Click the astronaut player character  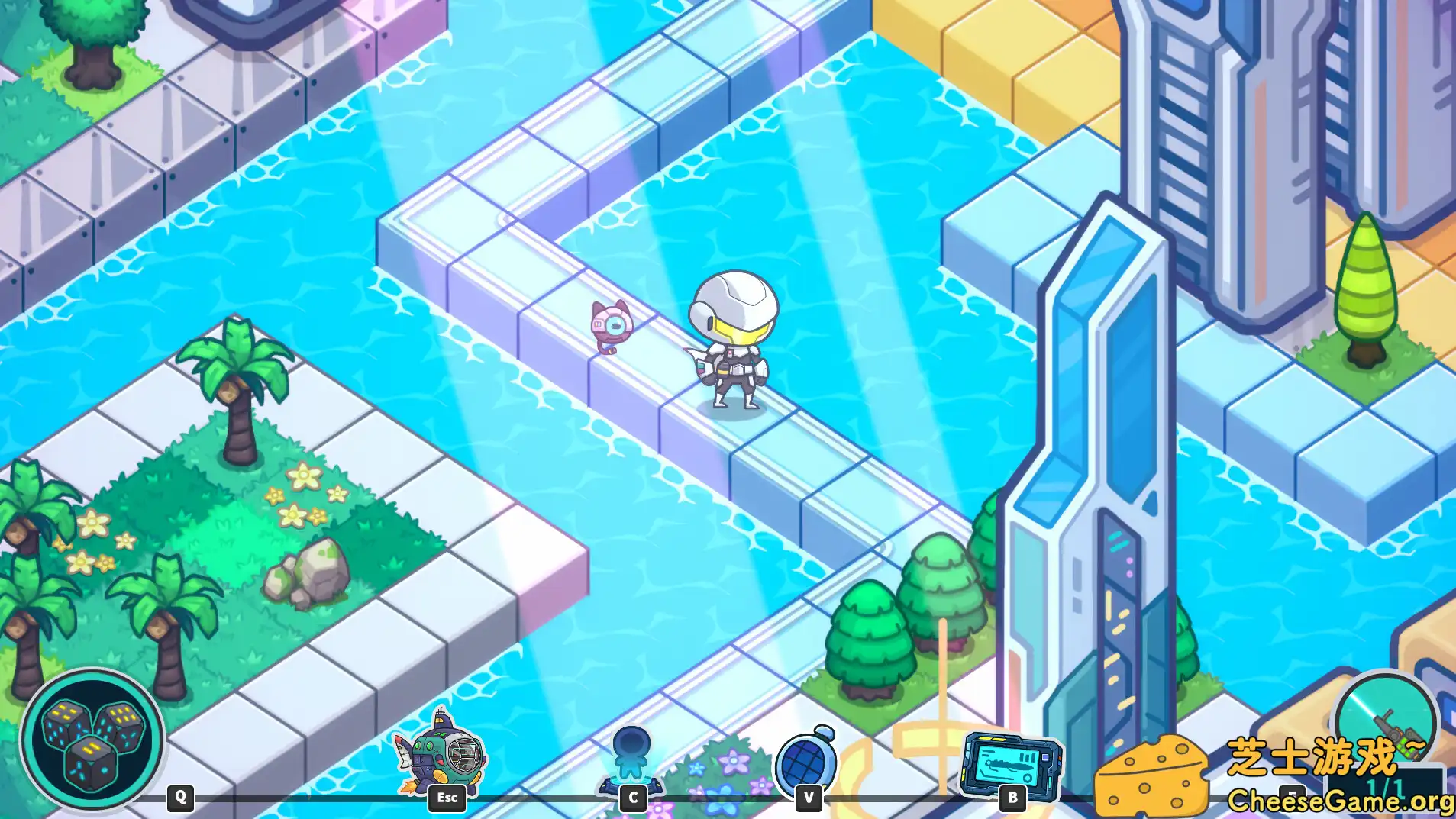(728, 347)
